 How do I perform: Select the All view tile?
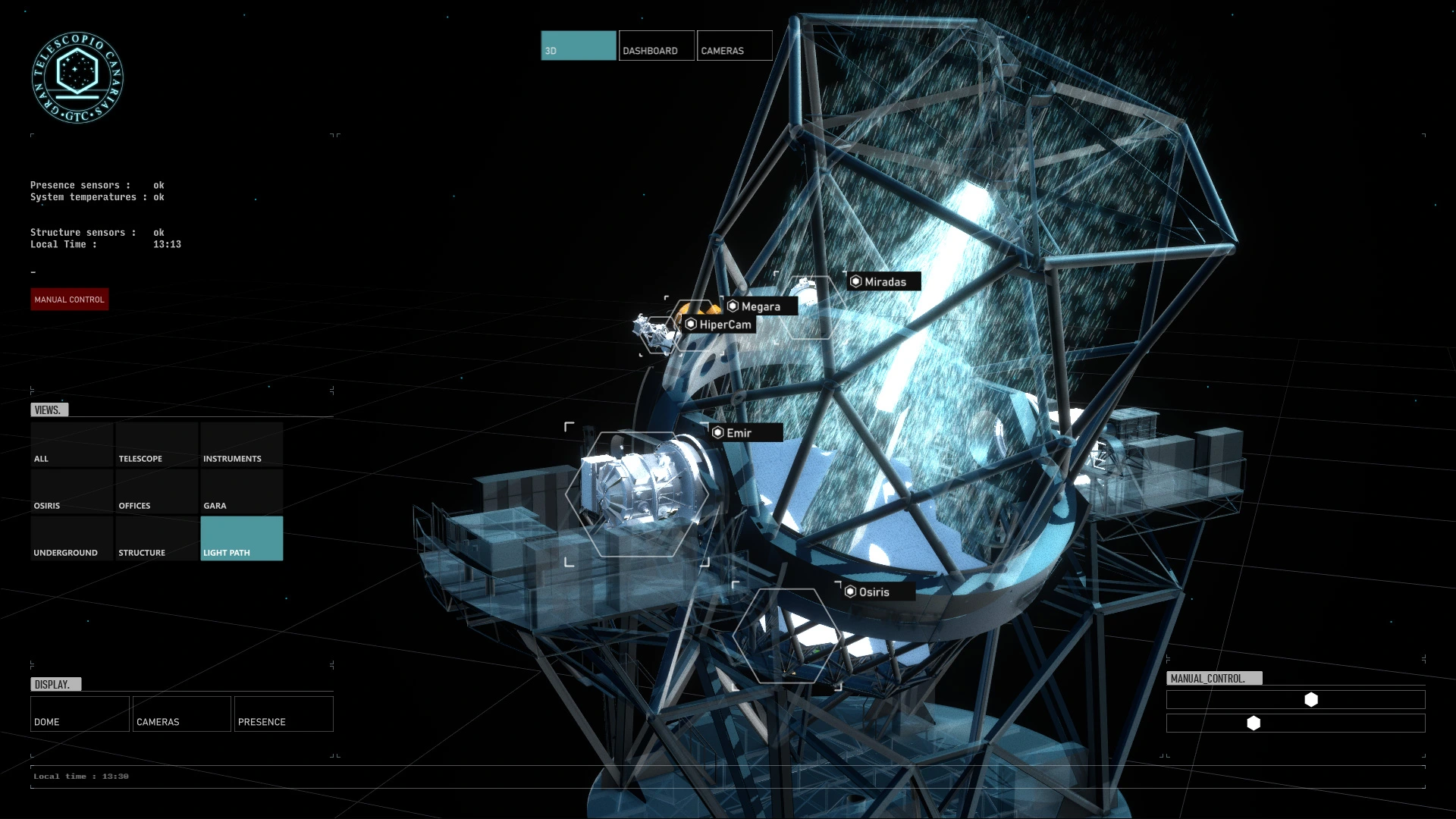(x=72, y=445)
